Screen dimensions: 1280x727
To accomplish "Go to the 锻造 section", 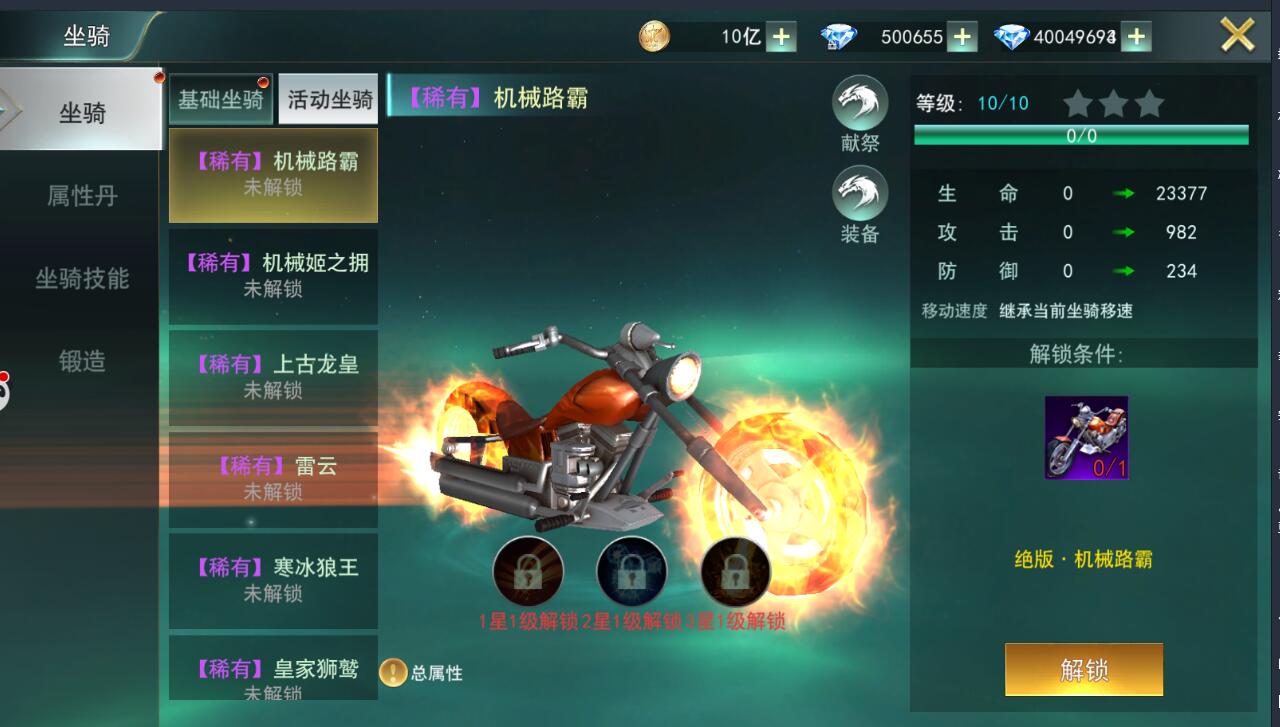I will tap(82, 361).
